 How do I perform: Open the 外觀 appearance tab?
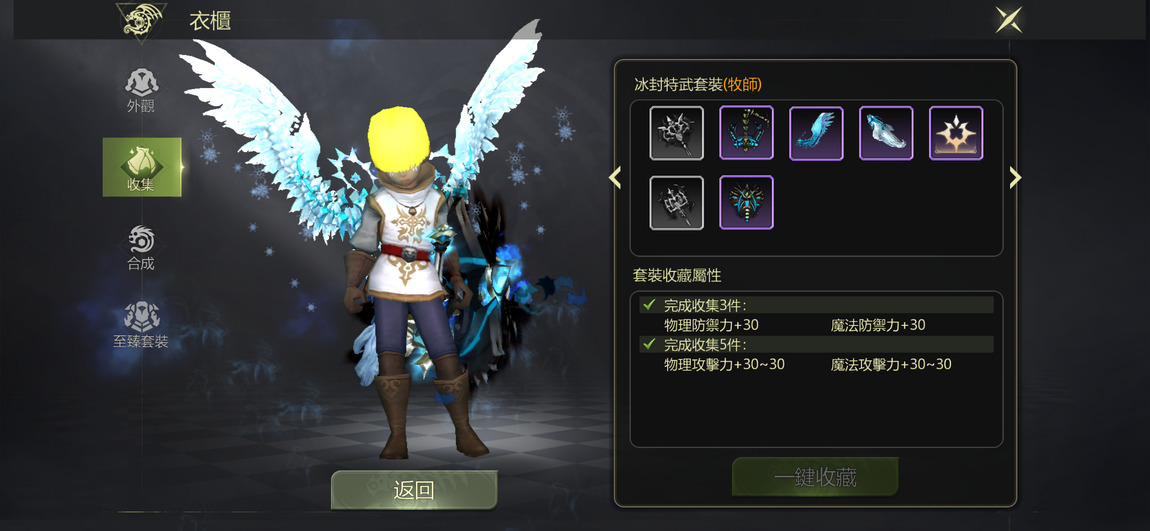(x=141, y=89)
